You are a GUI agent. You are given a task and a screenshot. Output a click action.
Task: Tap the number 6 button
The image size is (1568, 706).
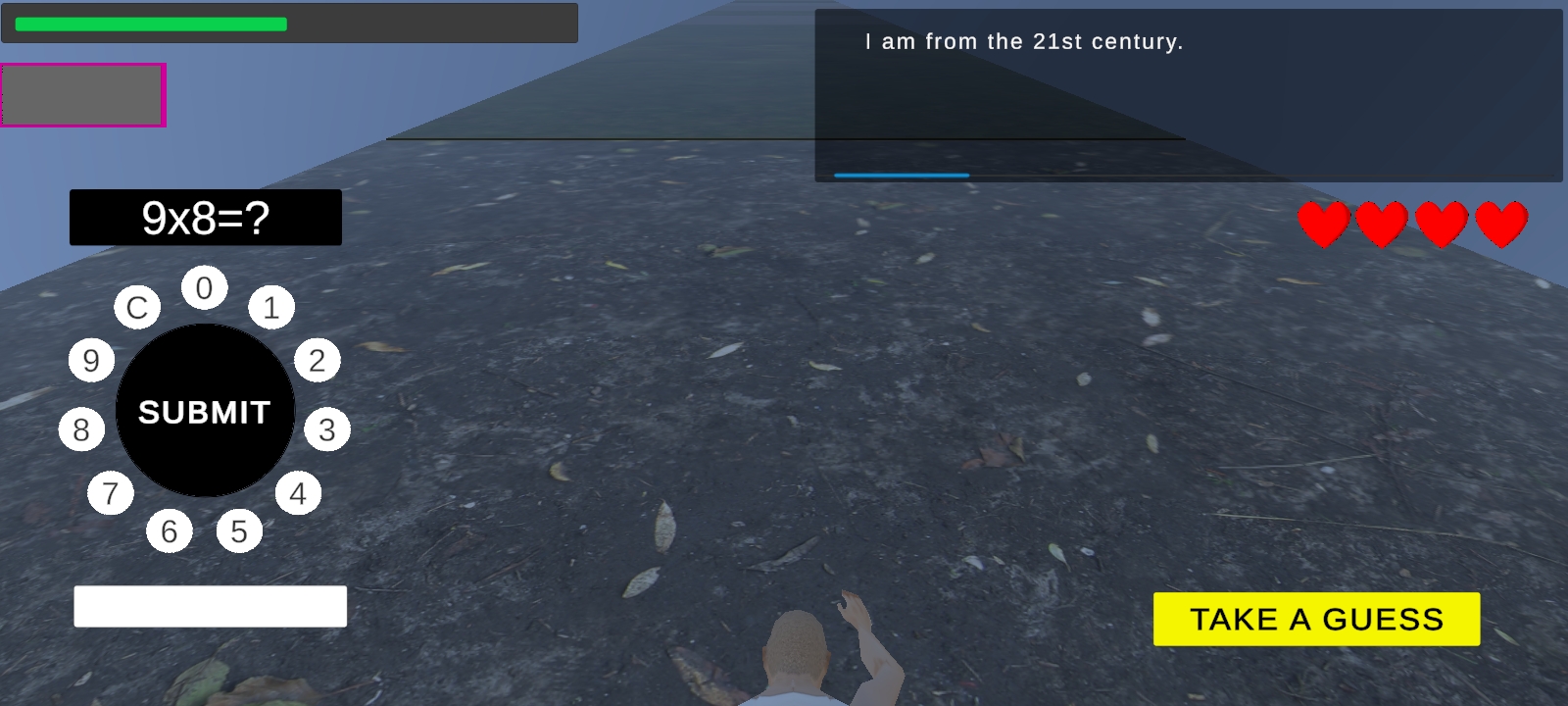170,531
